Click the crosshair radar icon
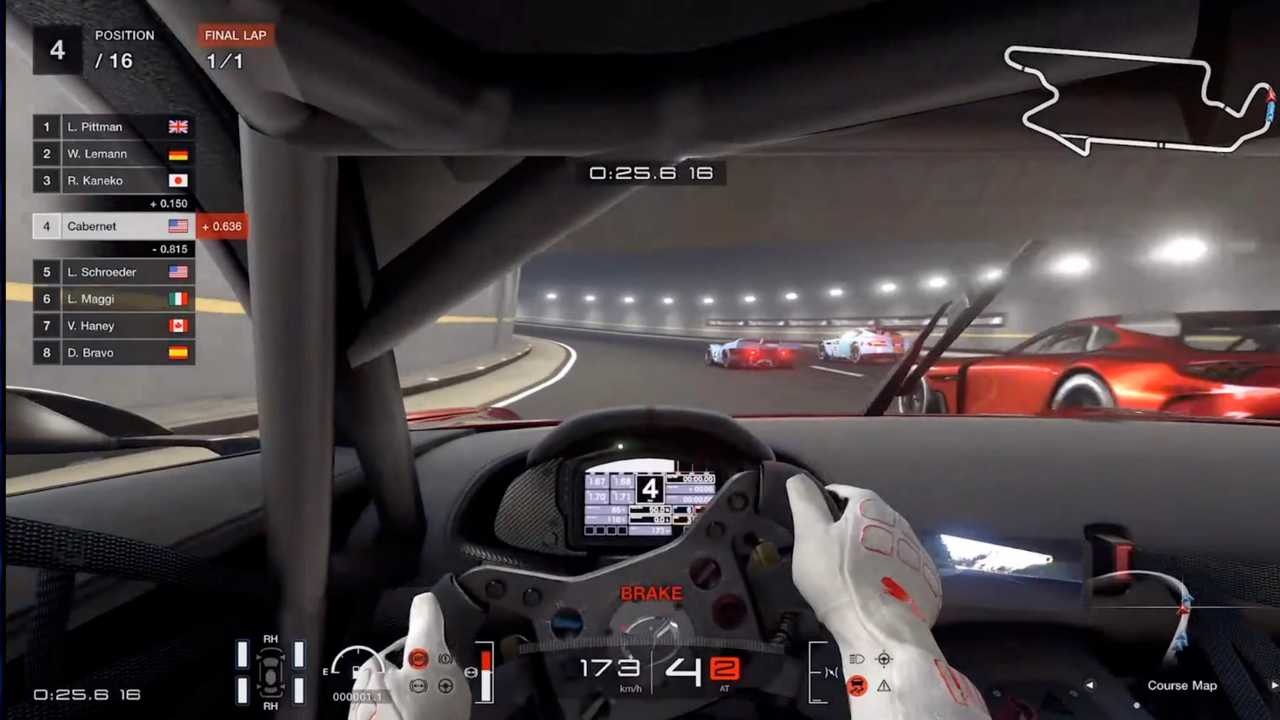The height and width of the screenshot is (720, 1280). [884, 659]
